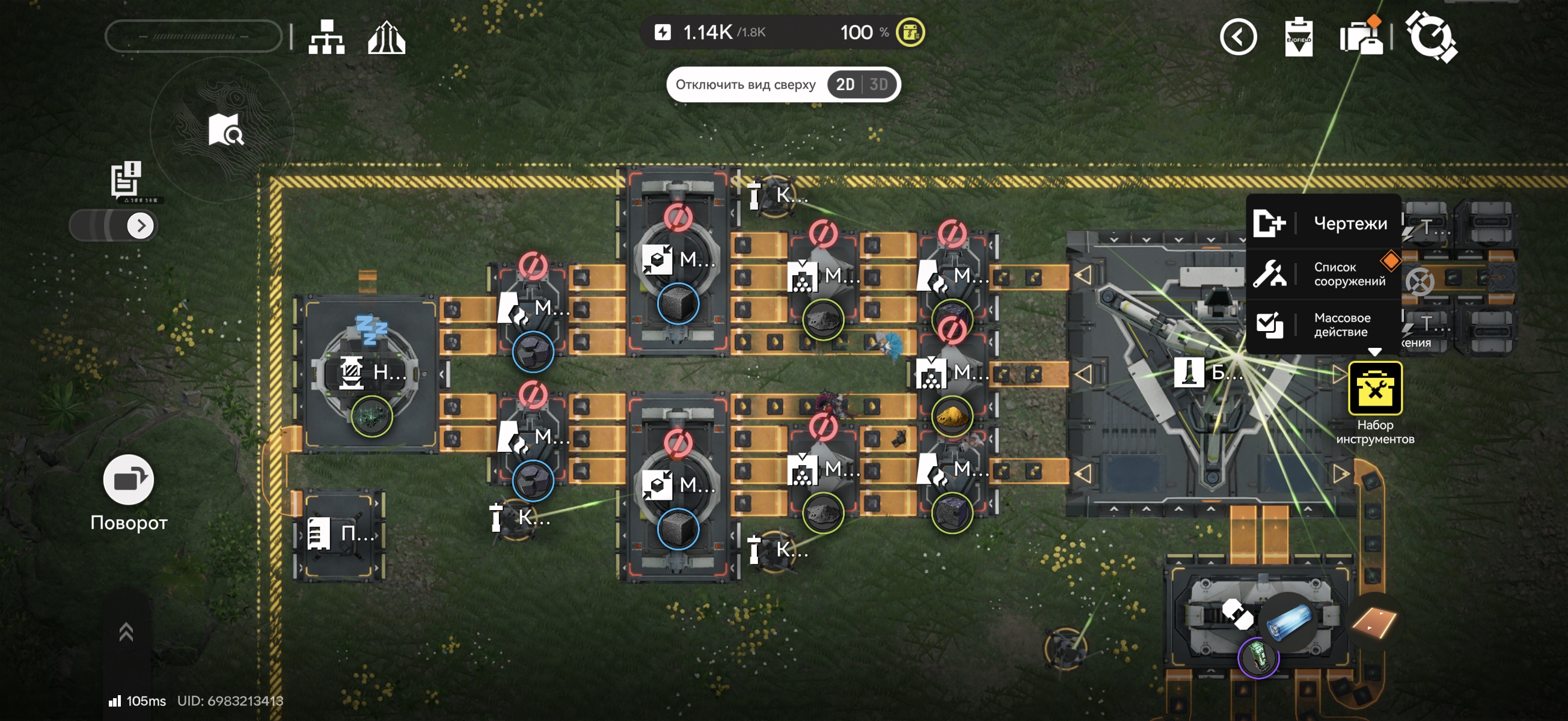Click the circled back arrow button
The height and width of the screenshot is (721, 1568).
coord(1238,37)
